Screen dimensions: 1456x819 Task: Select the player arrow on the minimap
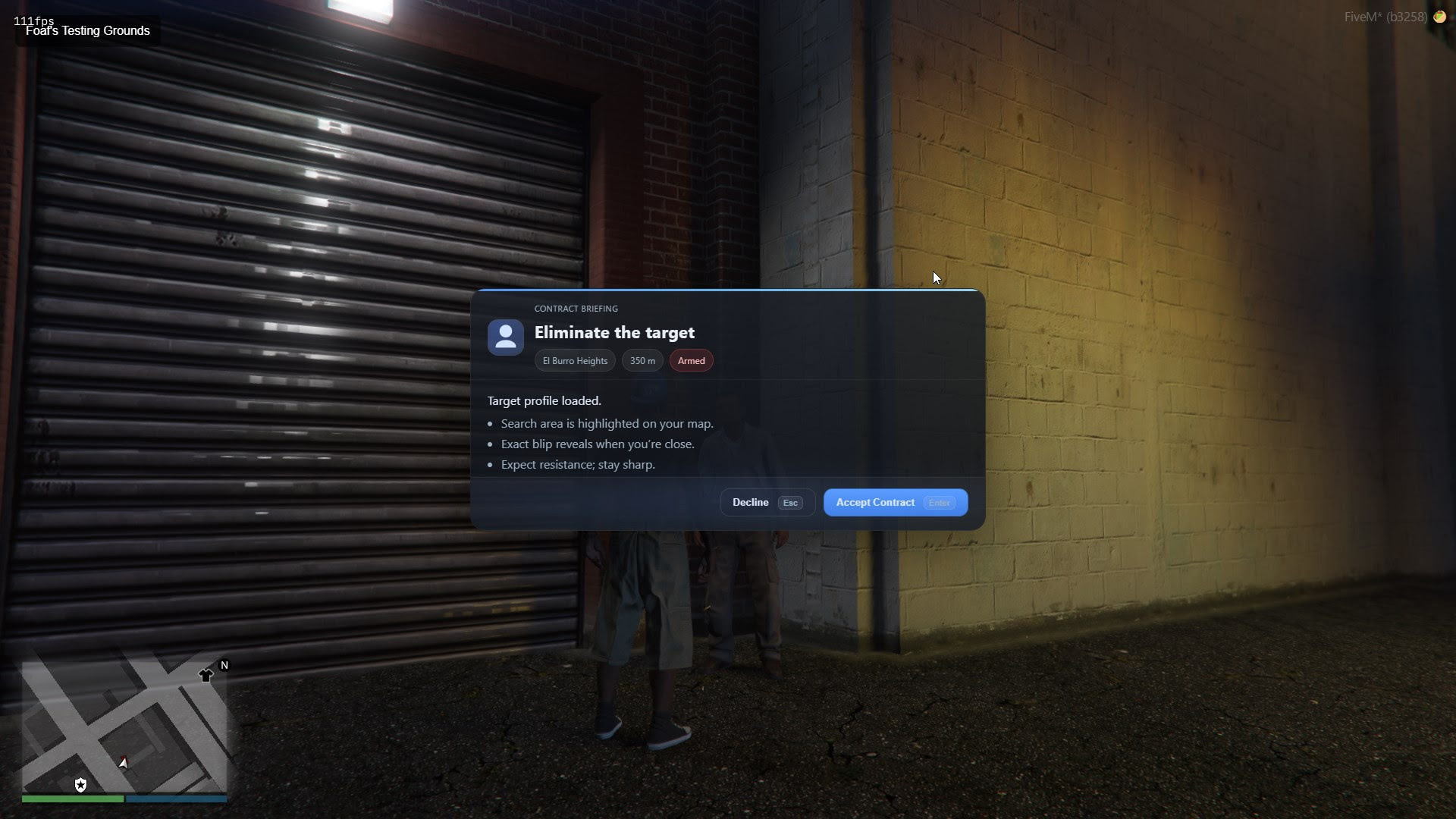coord(124,764)
